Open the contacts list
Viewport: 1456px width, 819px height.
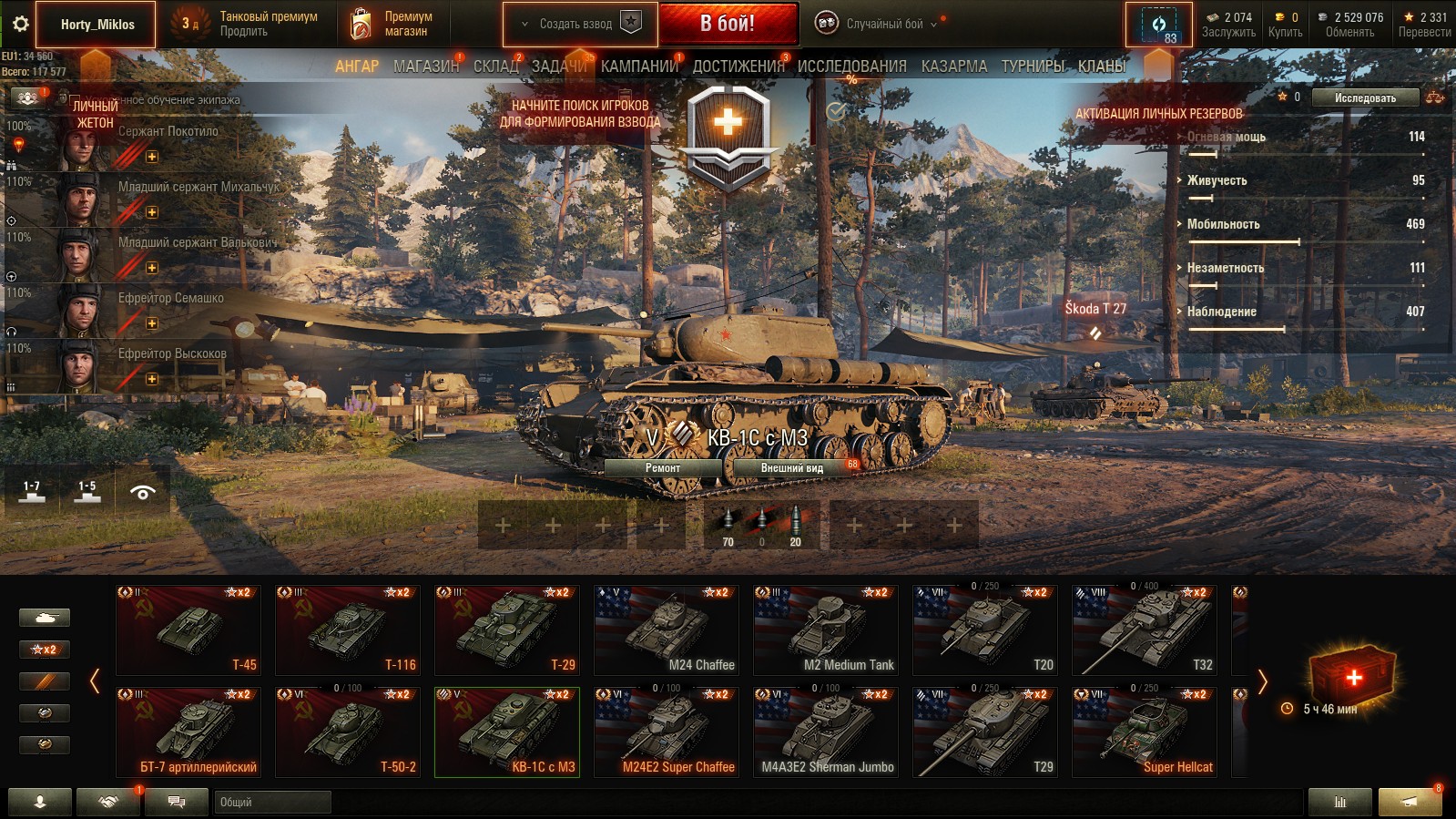coord(107,803)
